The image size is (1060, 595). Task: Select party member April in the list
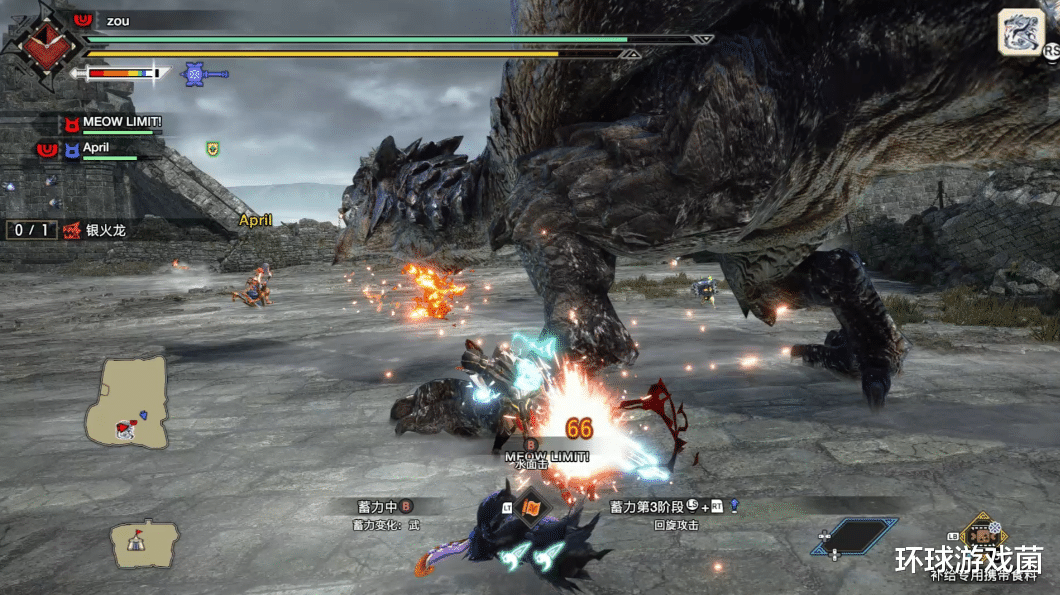[x=96, y=147]
